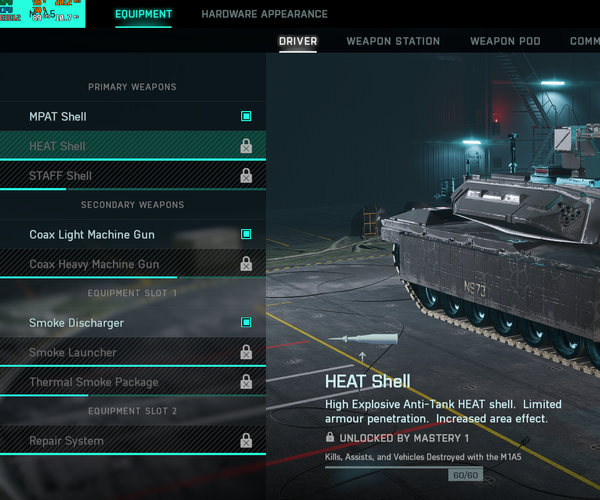Screen dimensions: 600x500
Task: Select the Smoke Launcher entry
Action: point(132,352)
